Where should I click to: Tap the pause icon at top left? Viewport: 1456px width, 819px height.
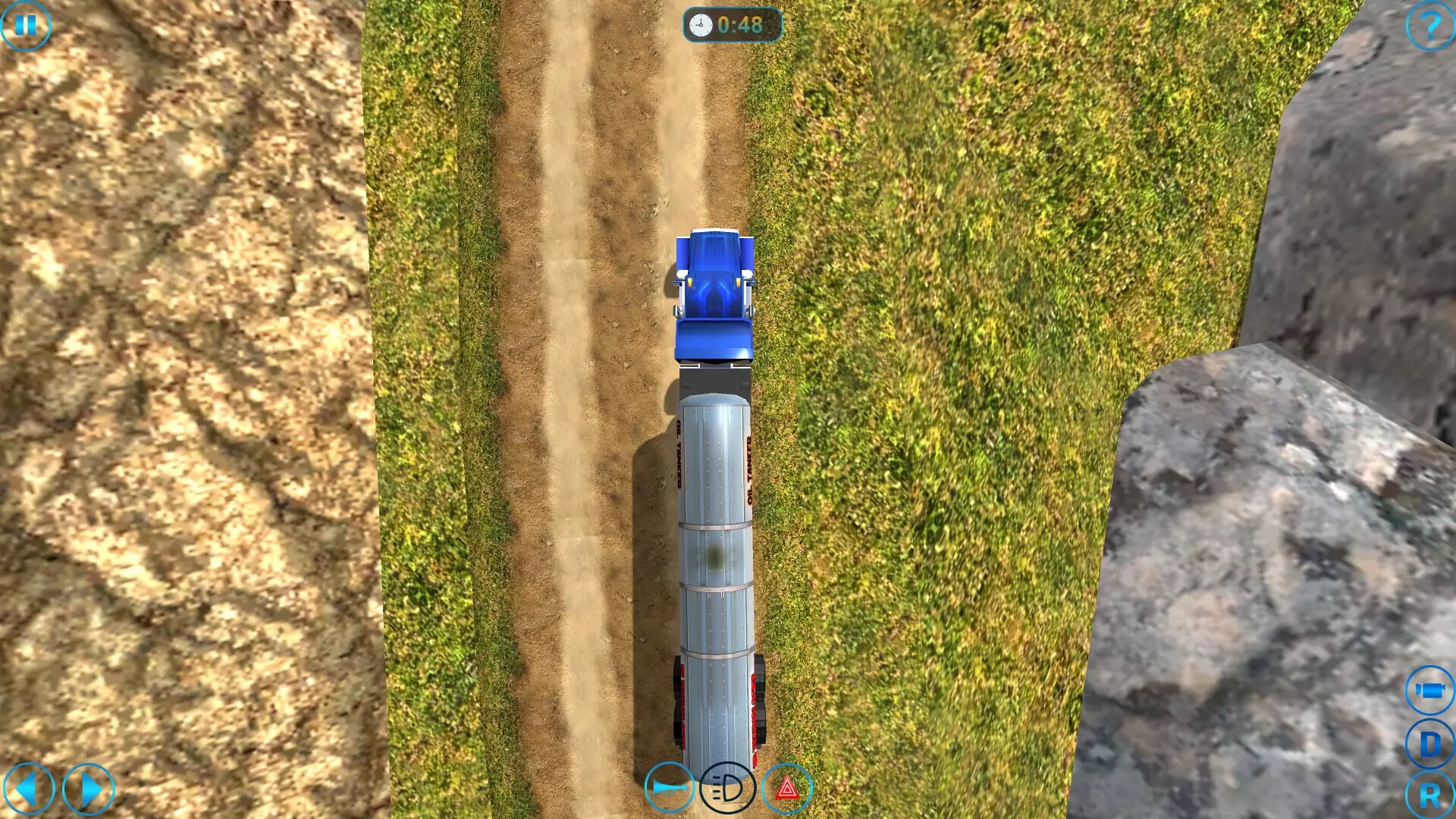pos(27,25)
